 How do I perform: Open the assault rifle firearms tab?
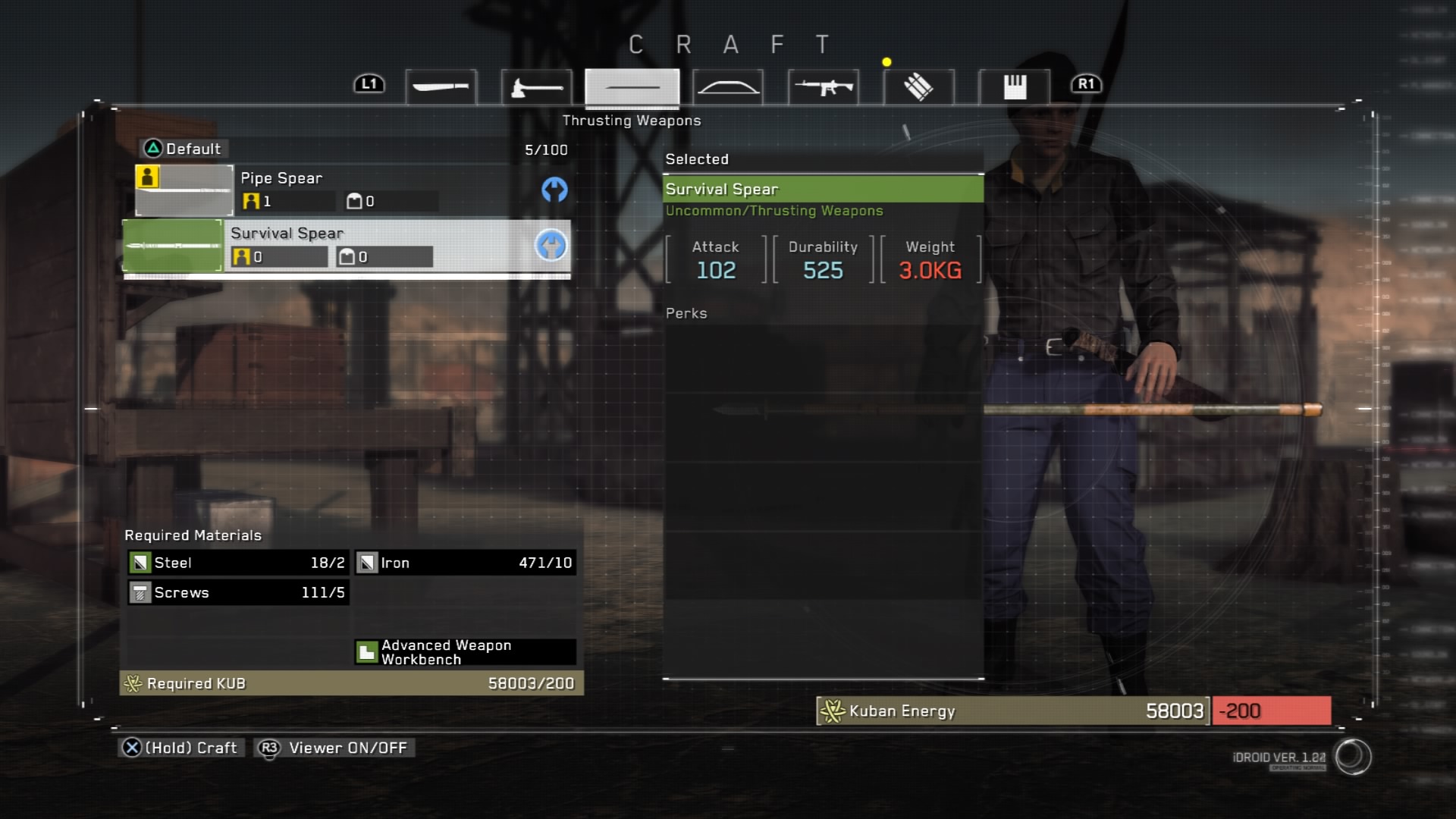[824, 86]
